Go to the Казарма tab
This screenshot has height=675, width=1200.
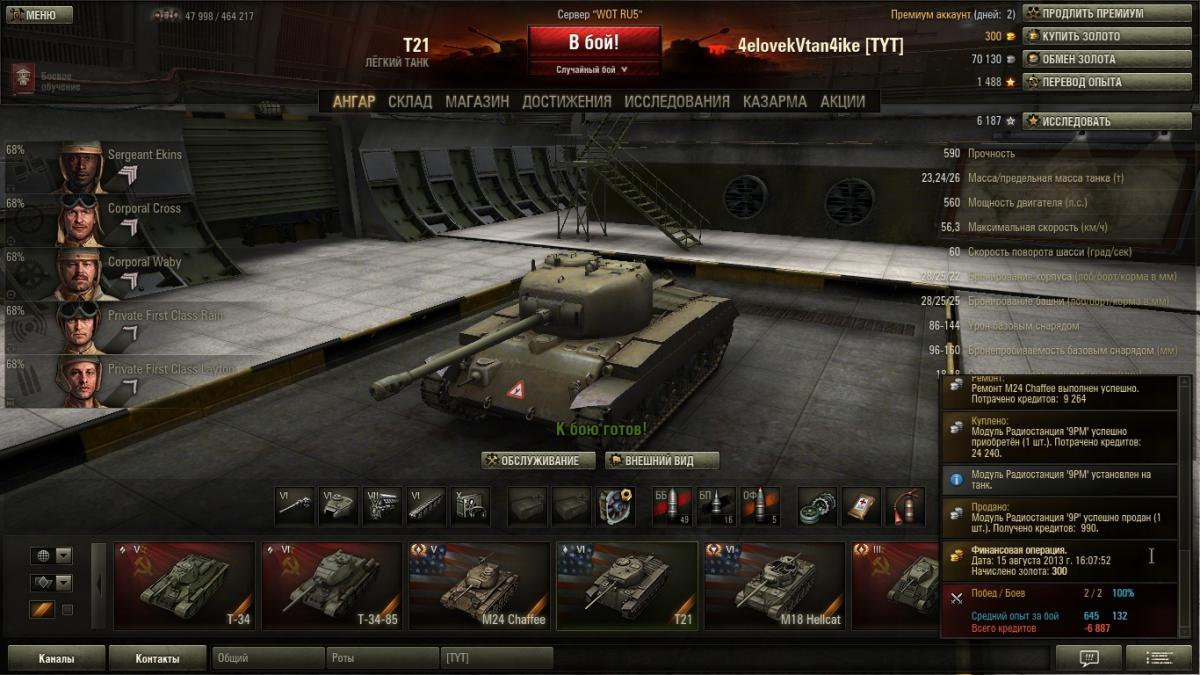click(x=774, y=101)
